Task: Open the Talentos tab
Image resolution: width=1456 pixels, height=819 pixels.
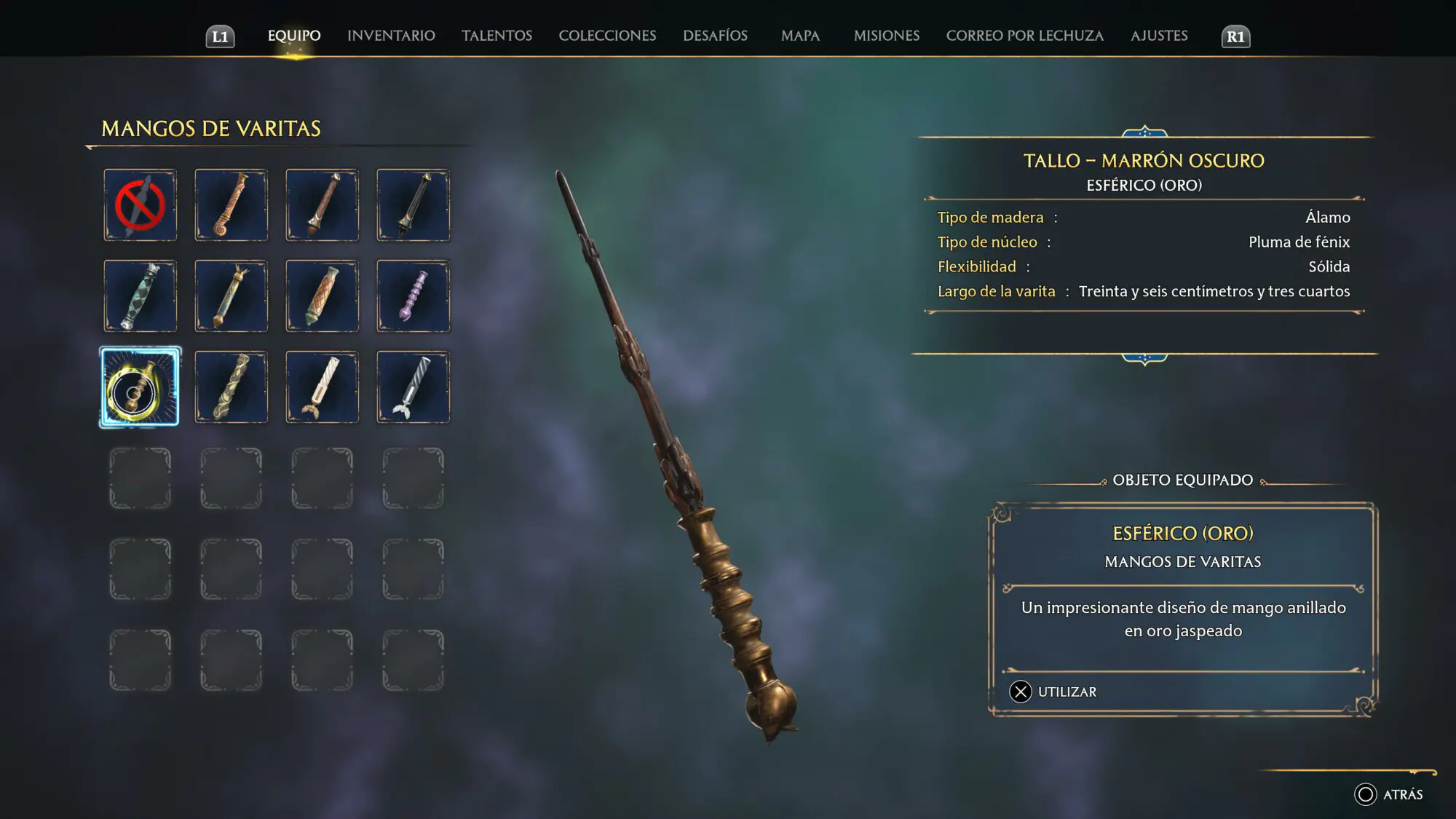Action: (496, 36)
